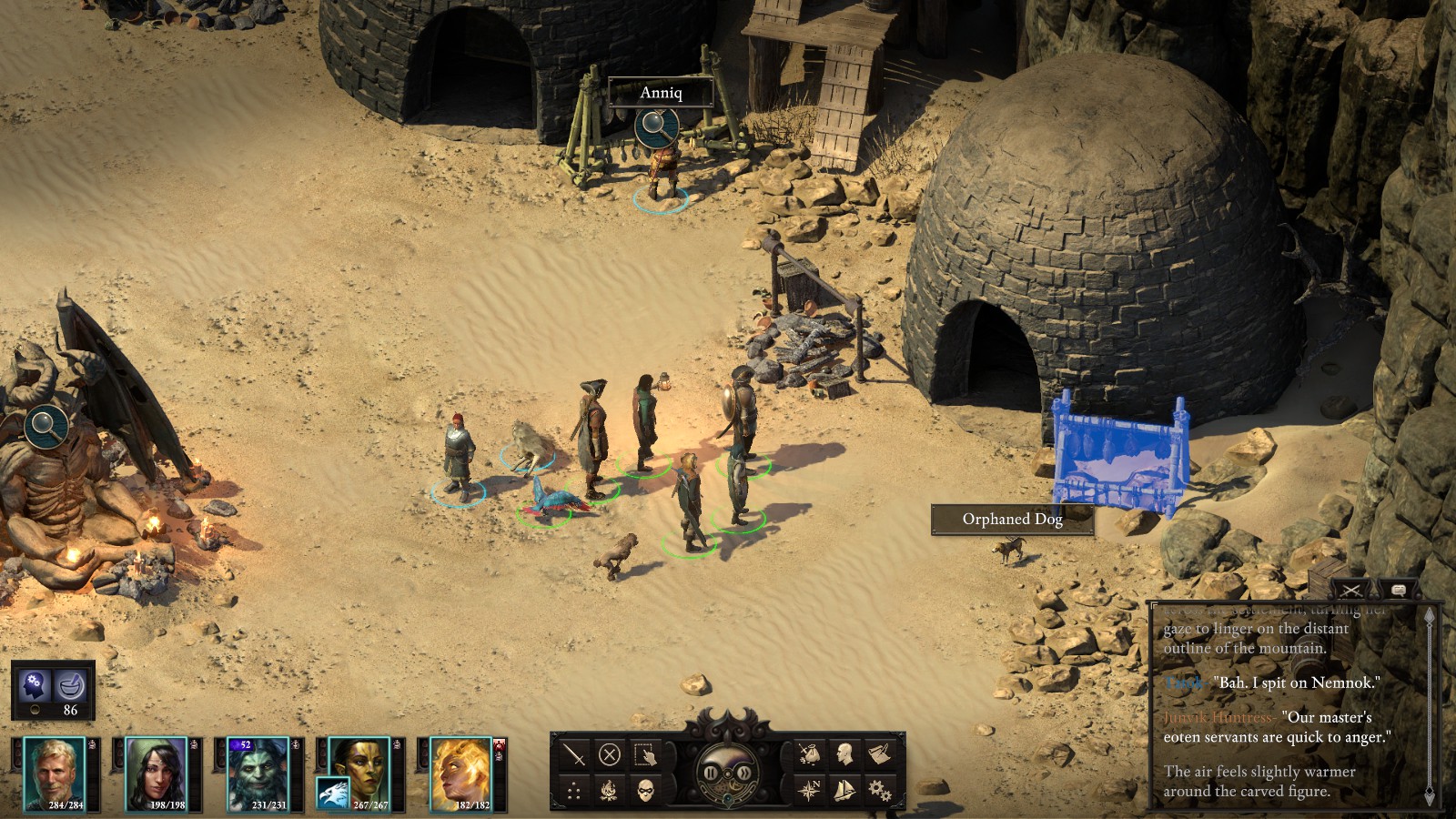The height and width of the screenshot is (819, 1456).
Task: Open the options gears icon
Action: point(880,790)
